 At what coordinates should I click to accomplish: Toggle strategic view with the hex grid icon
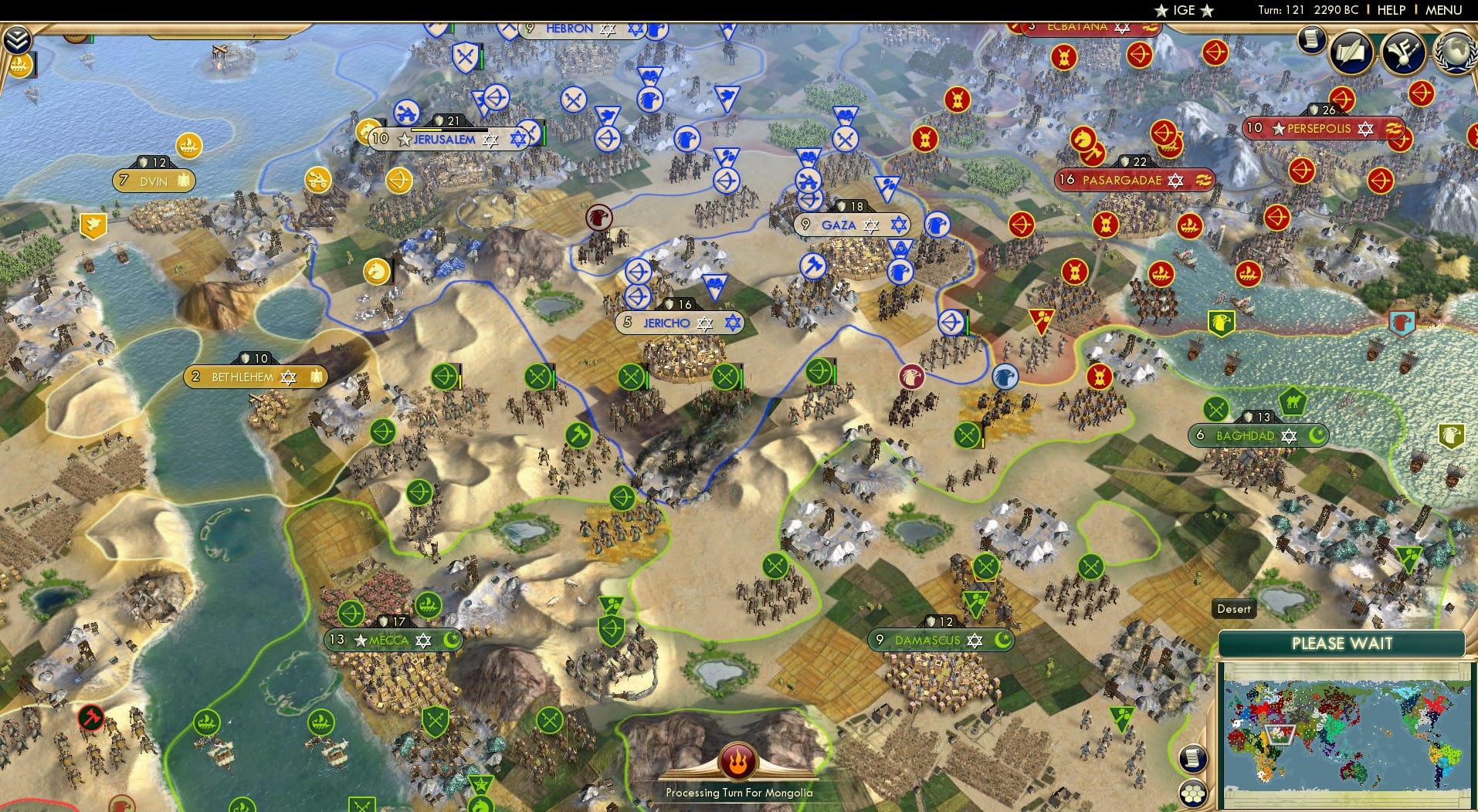pos(1195,791)
